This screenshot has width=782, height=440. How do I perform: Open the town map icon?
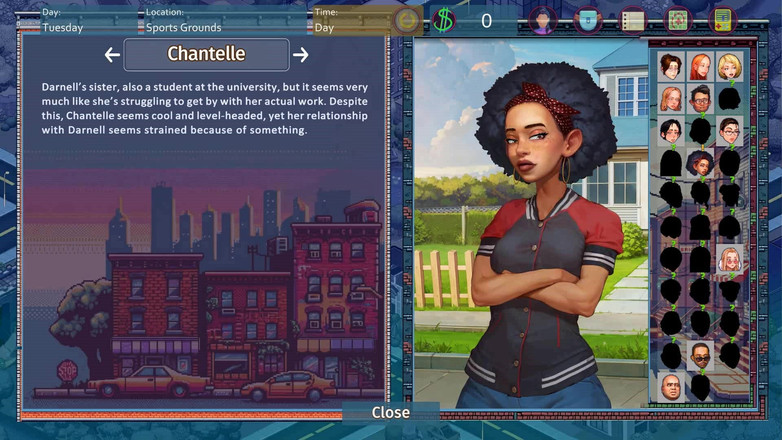(x=677, y=20)
